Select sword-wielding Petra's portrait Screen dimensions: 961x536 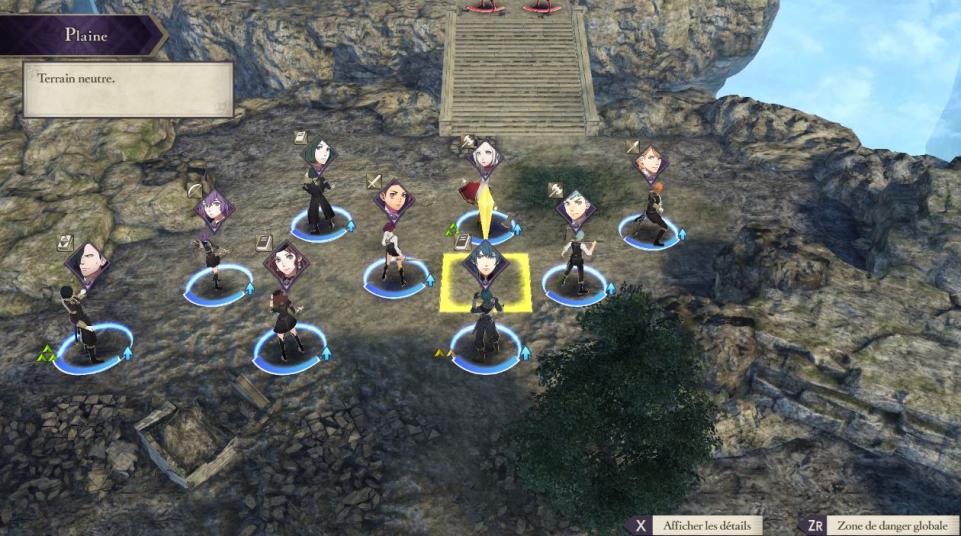point(394,201)
